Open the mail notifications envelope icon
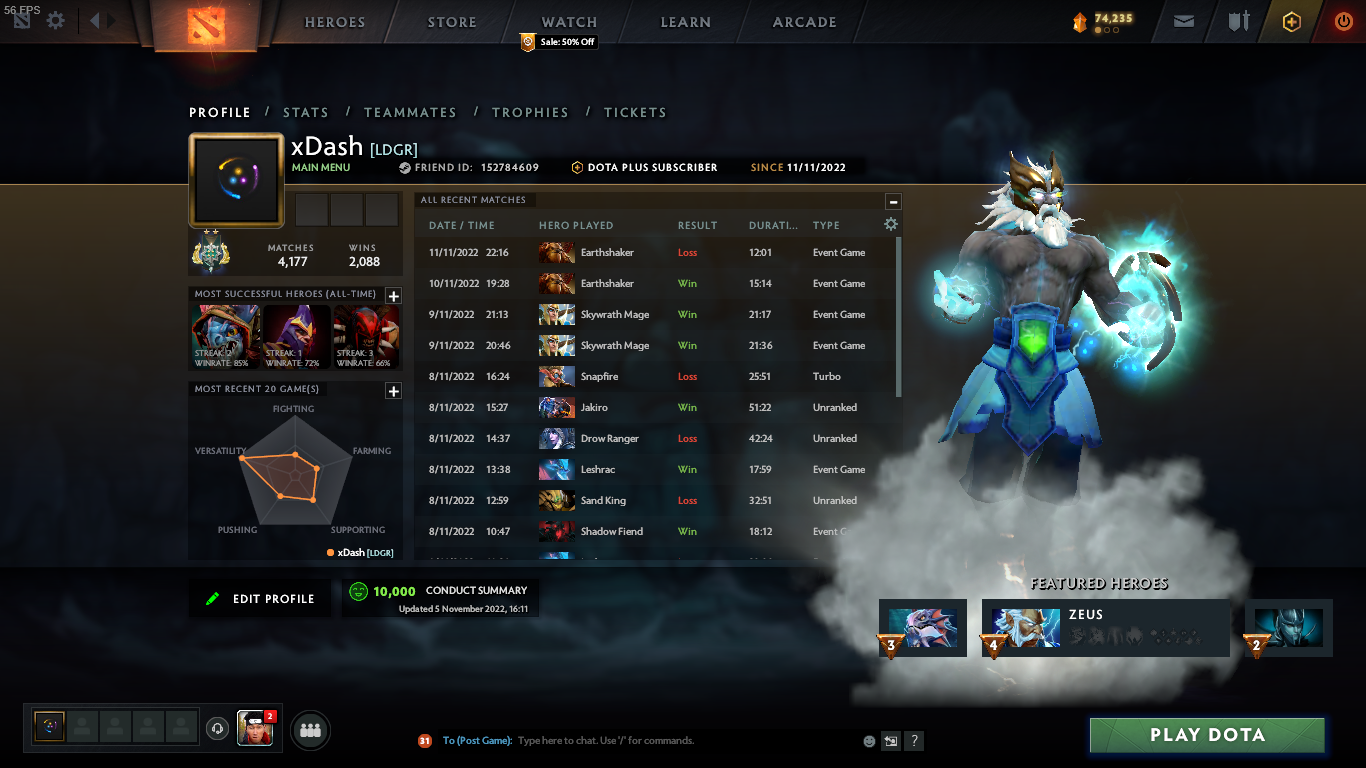 point(1183,21)
